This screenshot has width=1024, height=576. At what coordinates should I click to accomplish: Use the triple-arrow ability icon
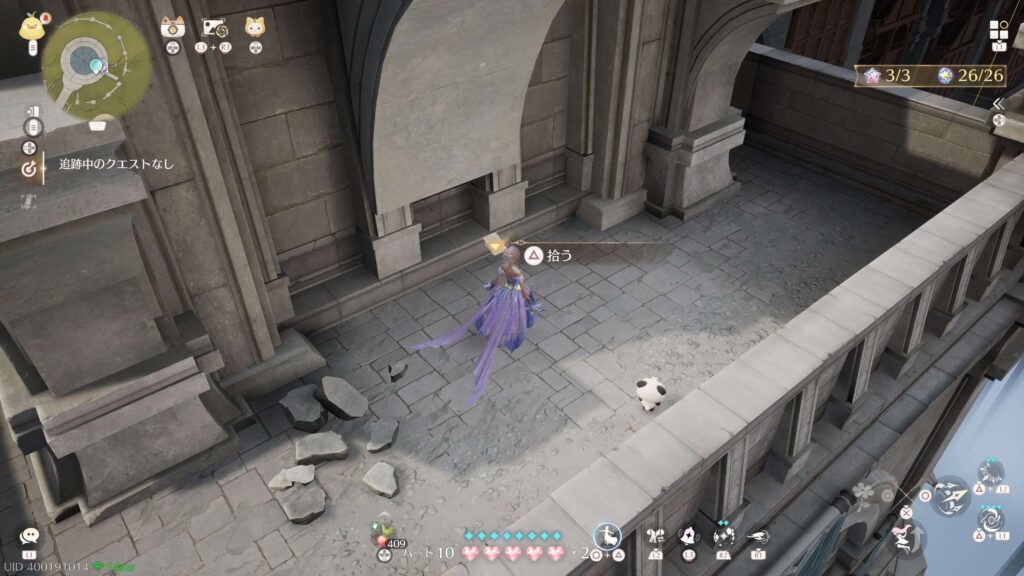point(948,493)
